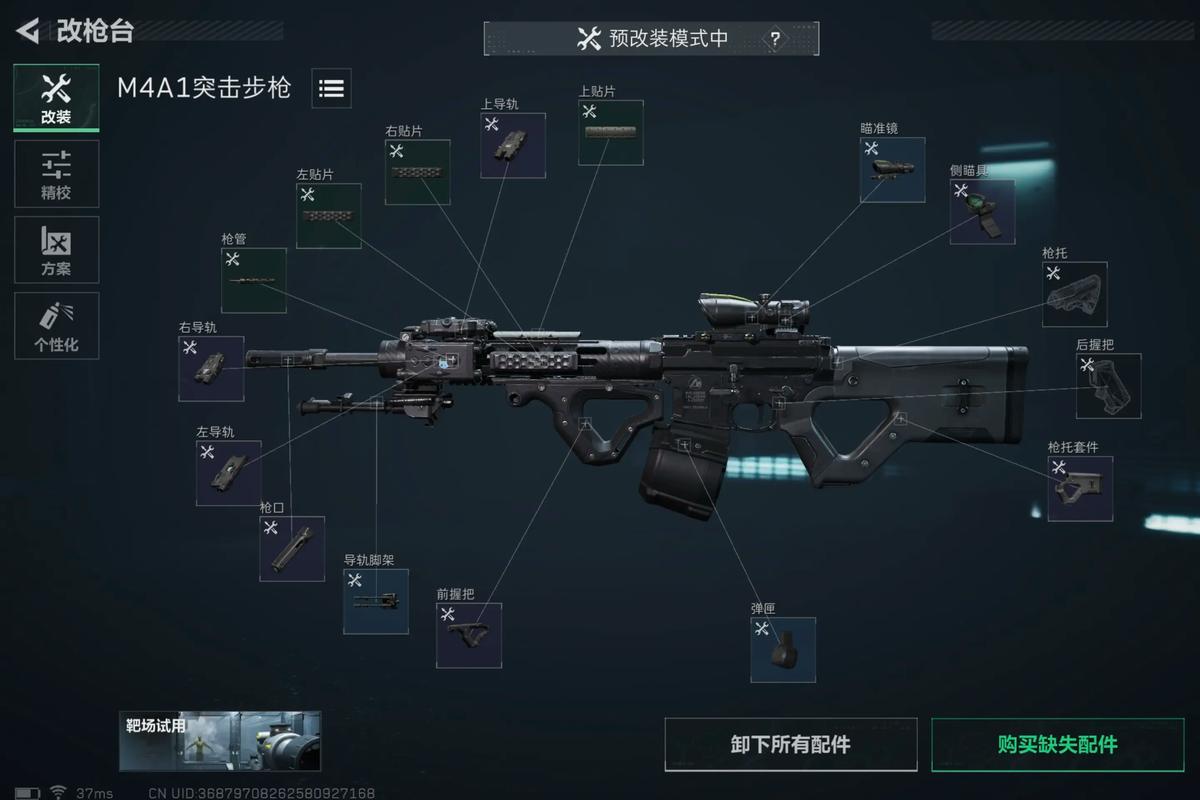This screenshot has height=800, width=1200.
Task: Open the 方案 tab
Action: [56, 250]
